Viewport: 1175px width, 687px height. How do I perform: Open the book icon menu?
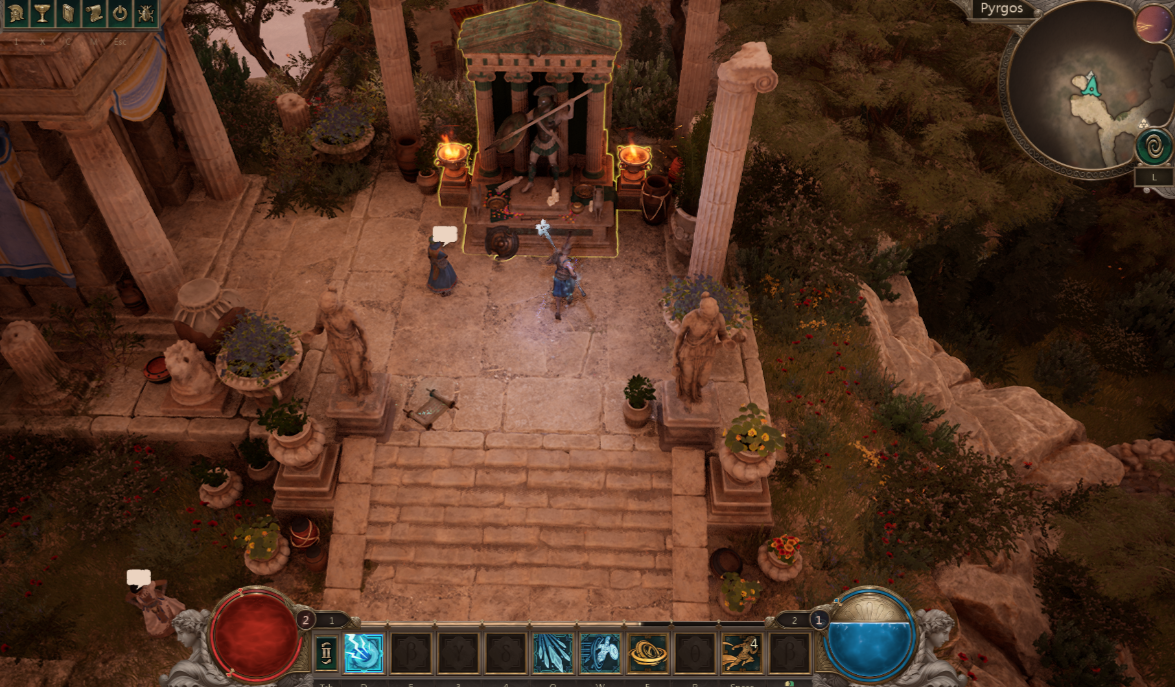point(68,14)
